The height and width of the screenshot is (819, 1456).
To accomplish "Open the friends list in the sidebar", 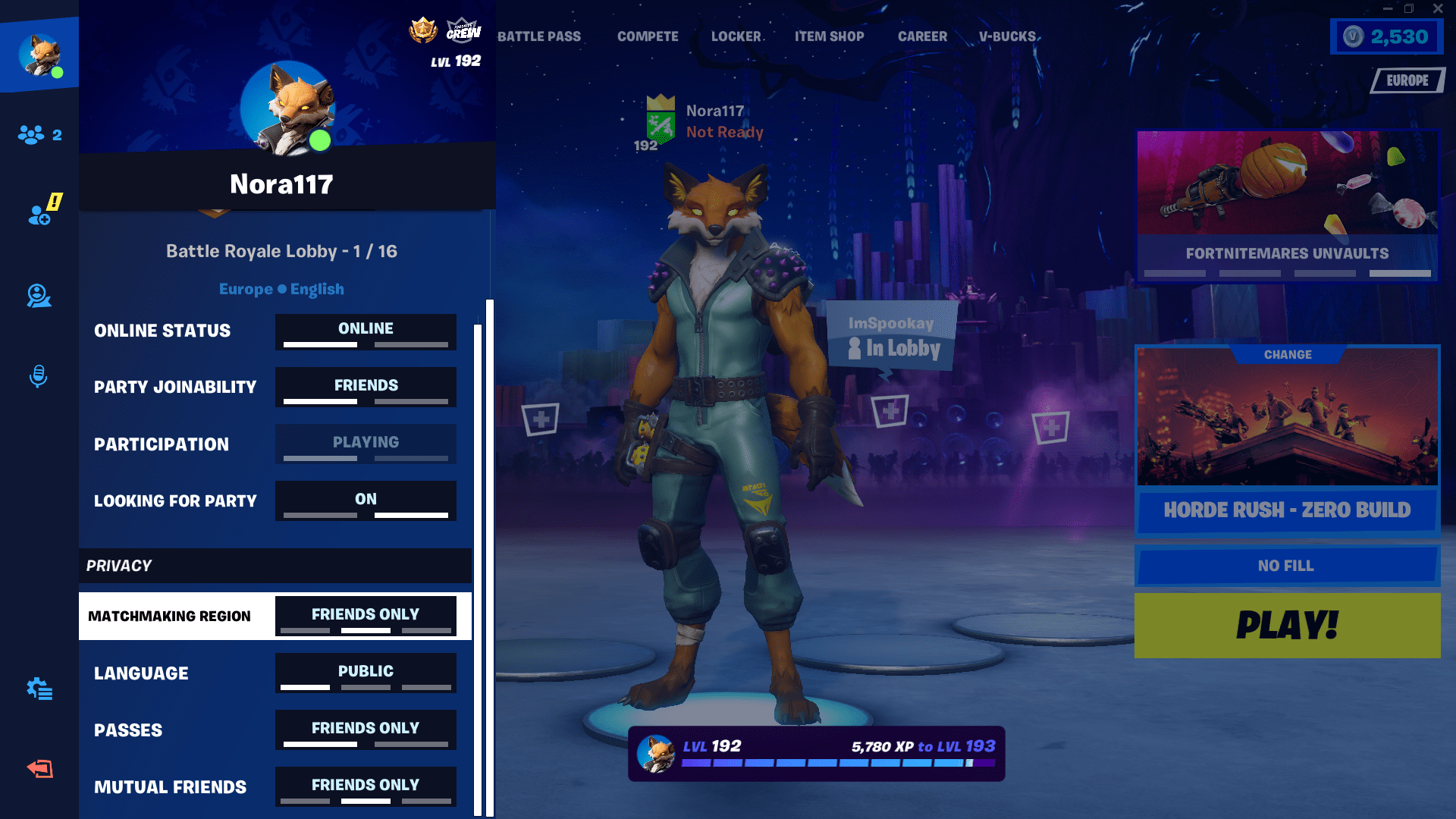I will [30, 134].
